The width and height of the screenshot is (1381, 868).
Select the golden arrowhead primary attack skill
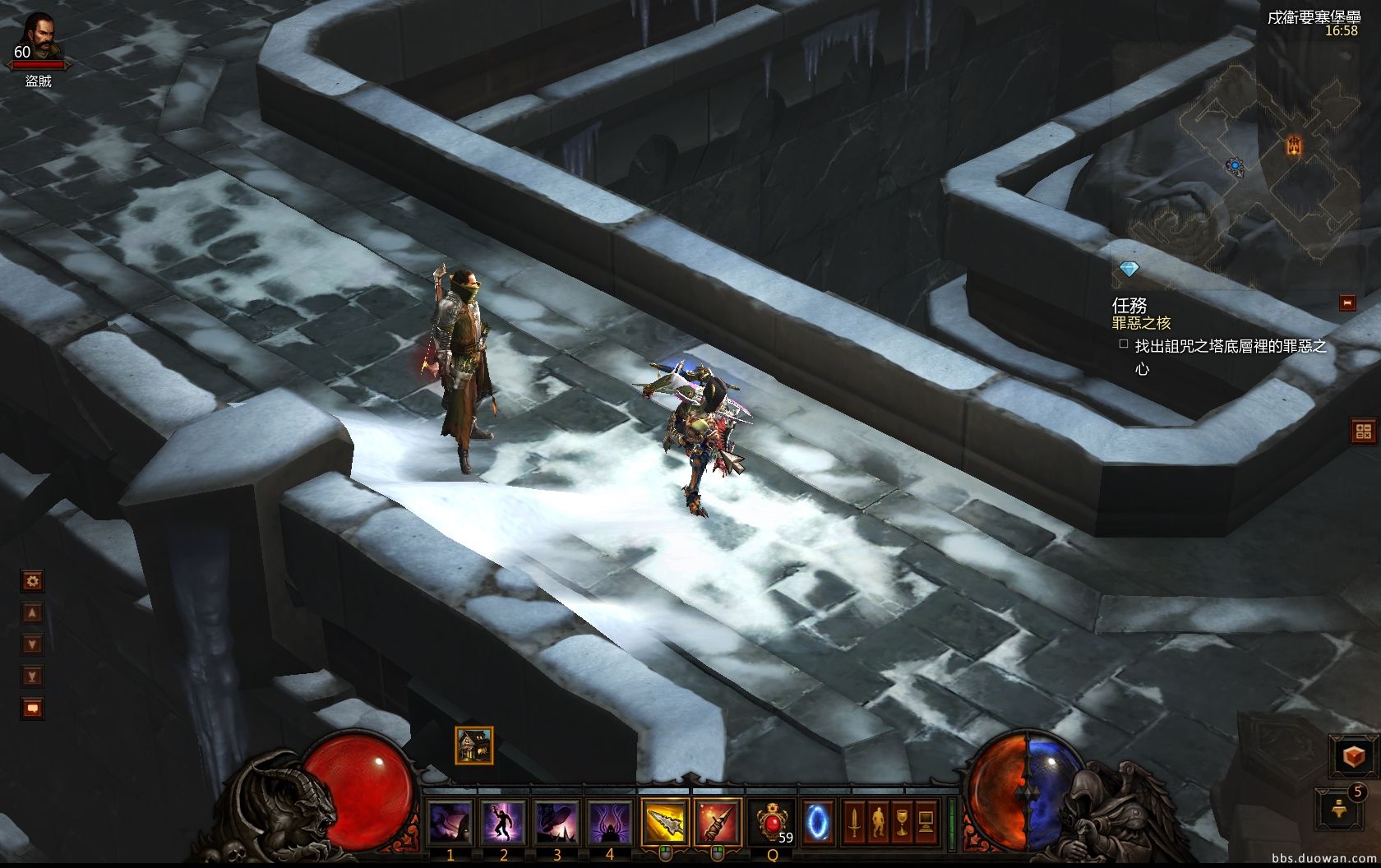pos(665,821)
